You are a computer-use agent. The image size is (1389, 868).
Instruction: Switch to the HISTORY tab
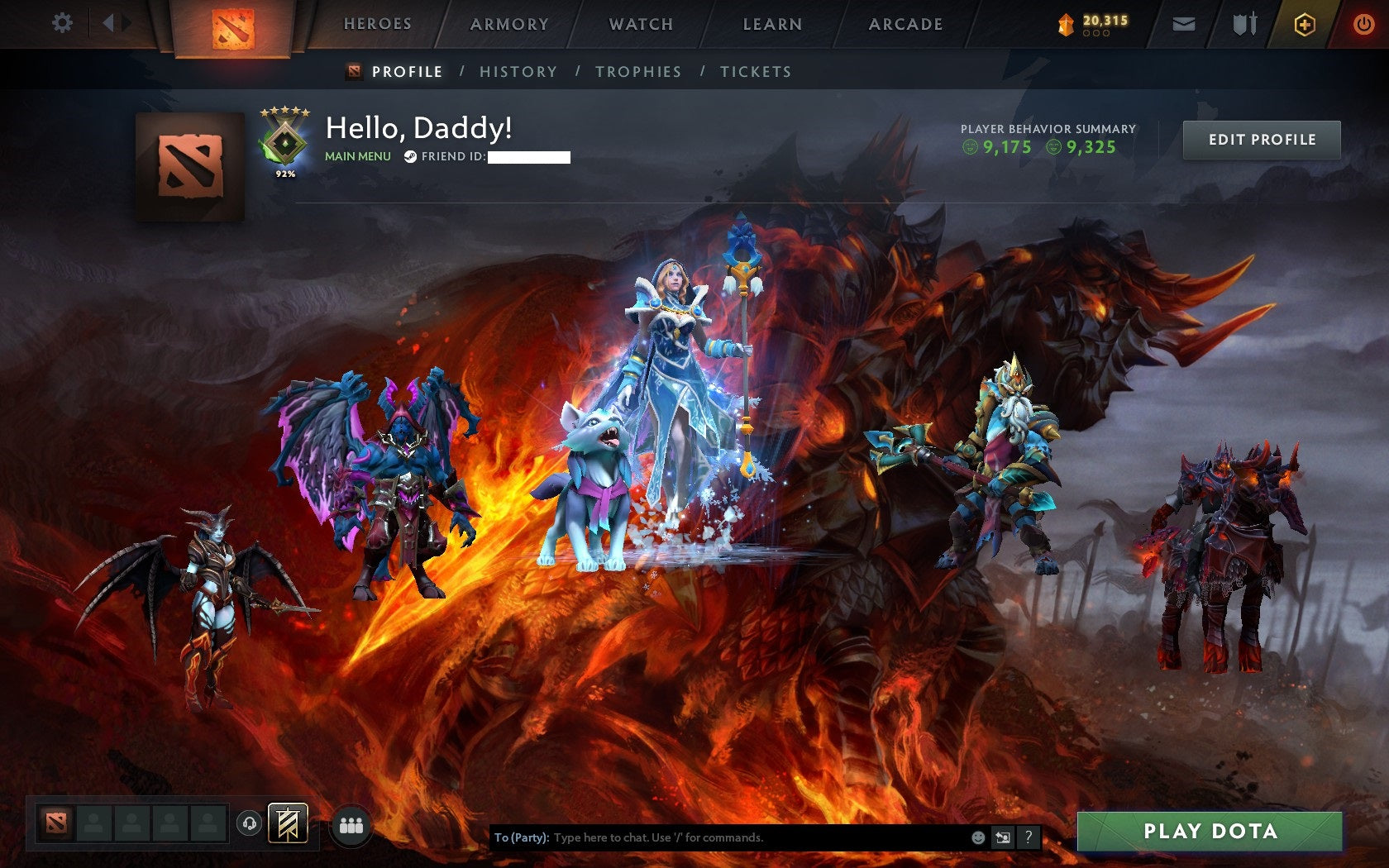pyautogui.click(x=517, y=72)
